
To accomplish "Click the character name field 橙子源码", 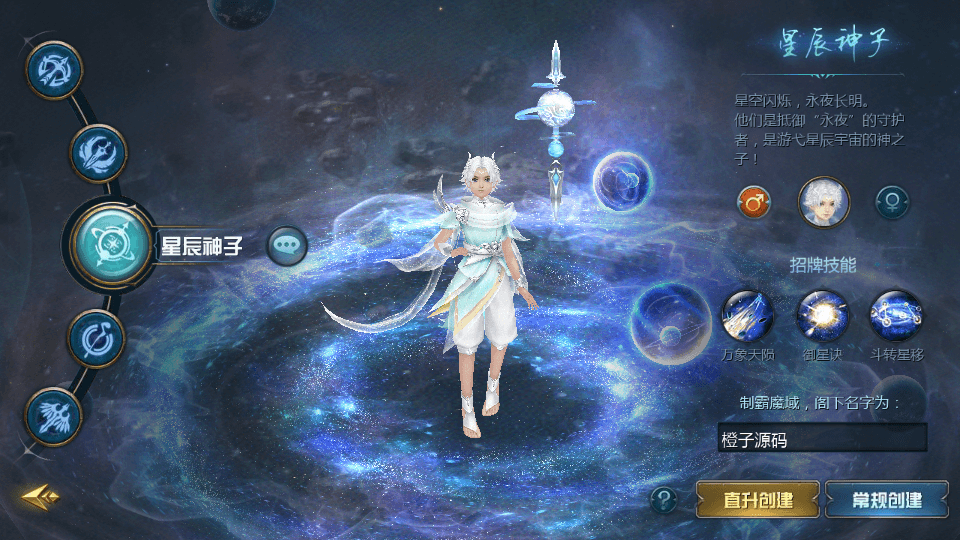I will click(822, 438).
